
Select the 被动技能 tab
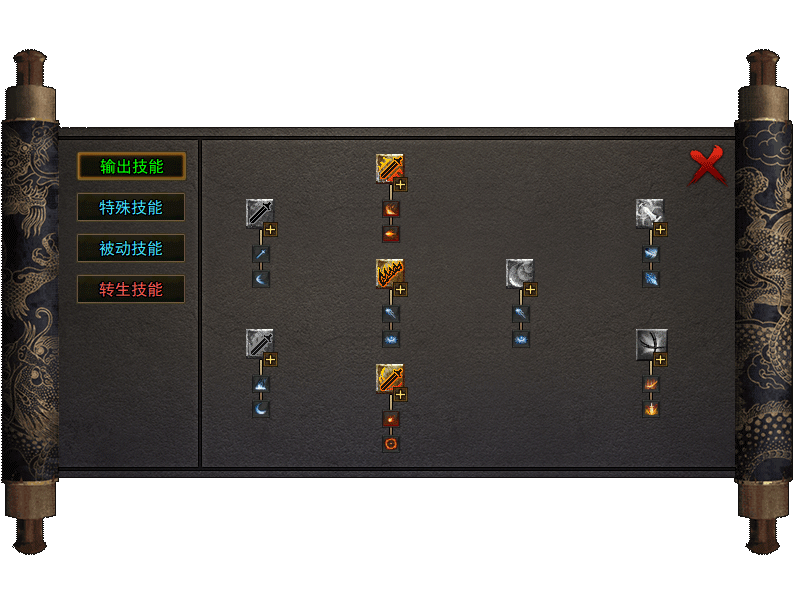131,249
